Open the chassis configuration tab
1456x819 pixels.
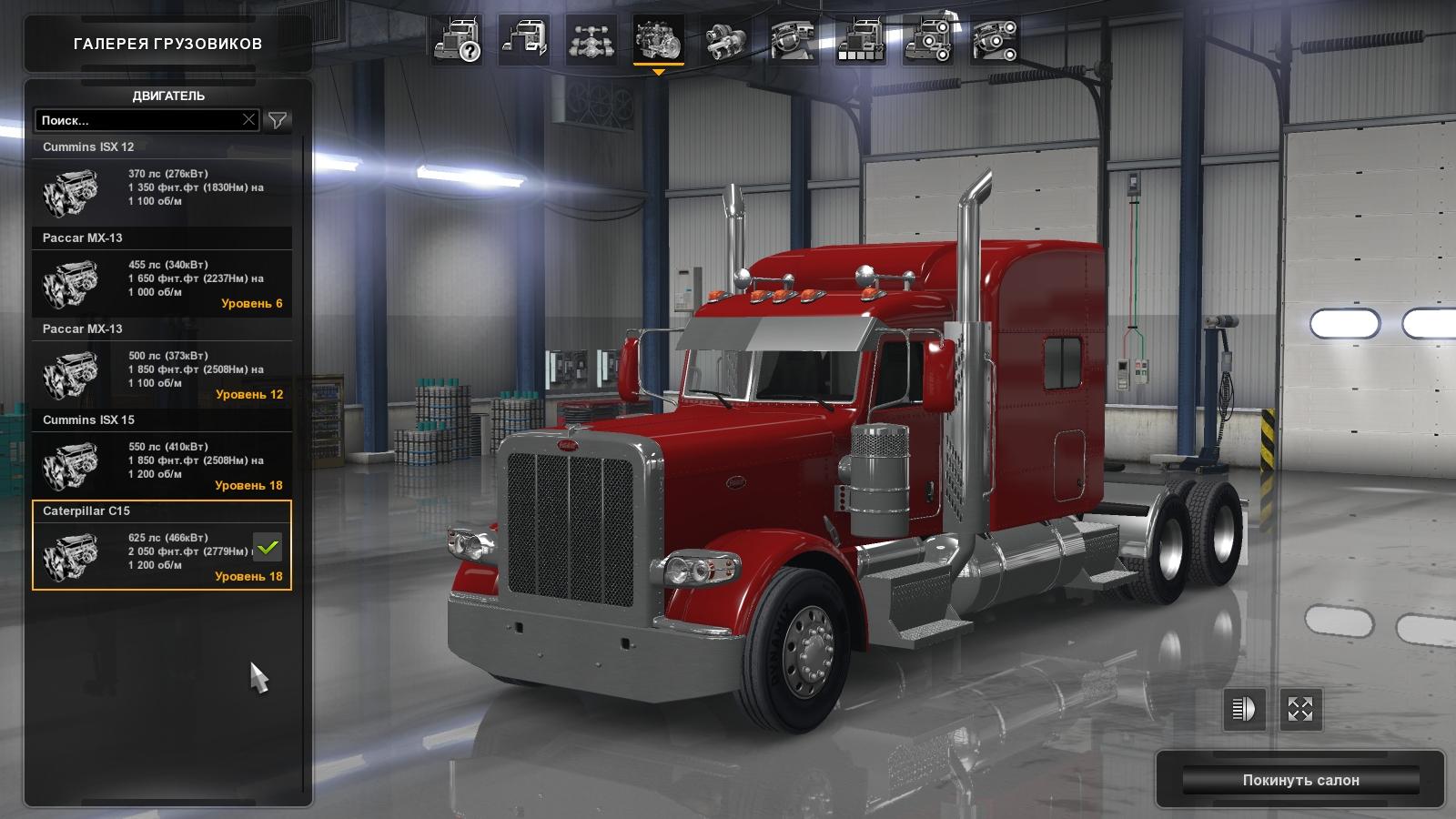[x=591, y=41]
